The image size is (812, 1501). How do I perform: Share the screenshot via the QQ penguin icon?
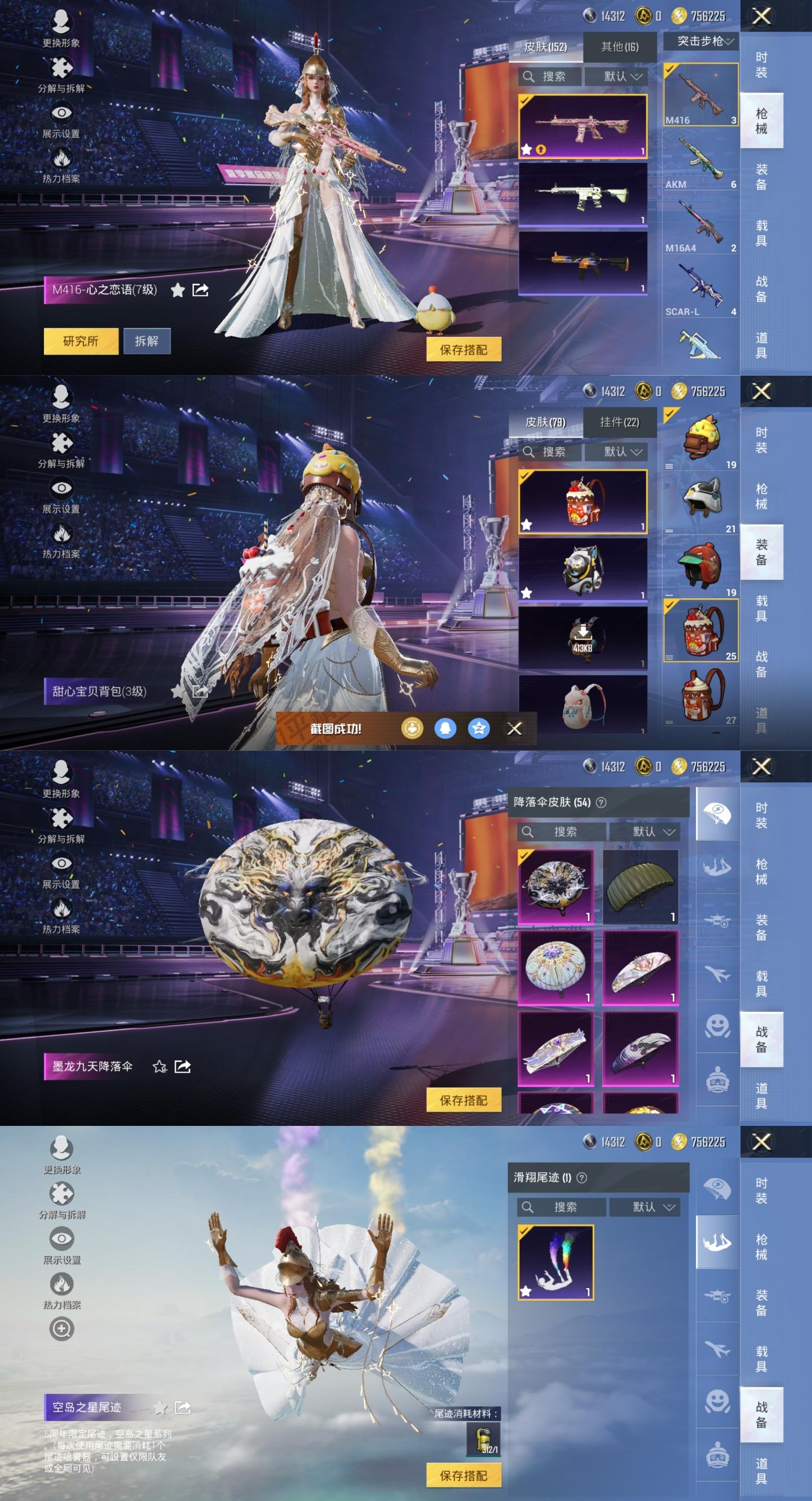pyautogui.click(x=445, y=728)
